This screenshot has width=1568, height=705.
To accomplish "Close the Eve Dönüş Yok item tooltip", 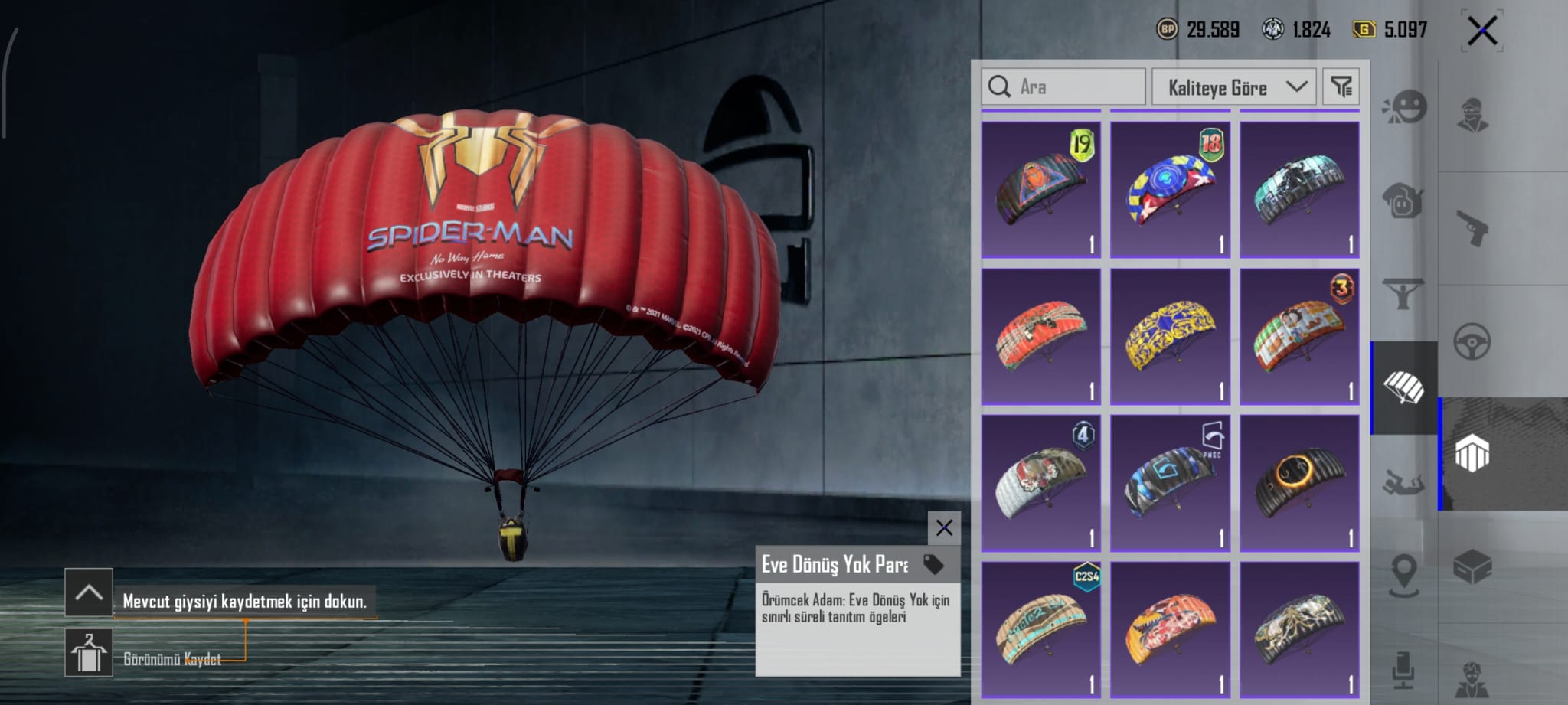I will point(944,527).
